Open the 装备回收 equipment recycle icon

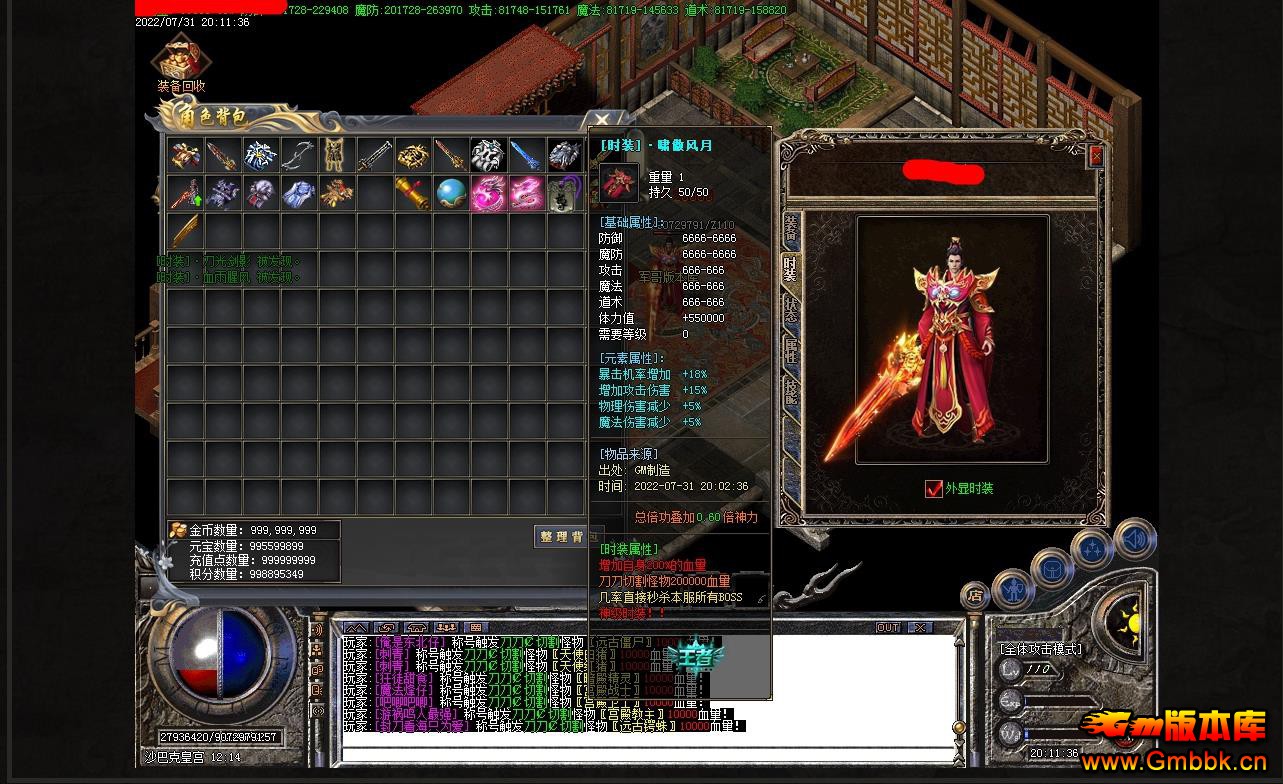181,62
